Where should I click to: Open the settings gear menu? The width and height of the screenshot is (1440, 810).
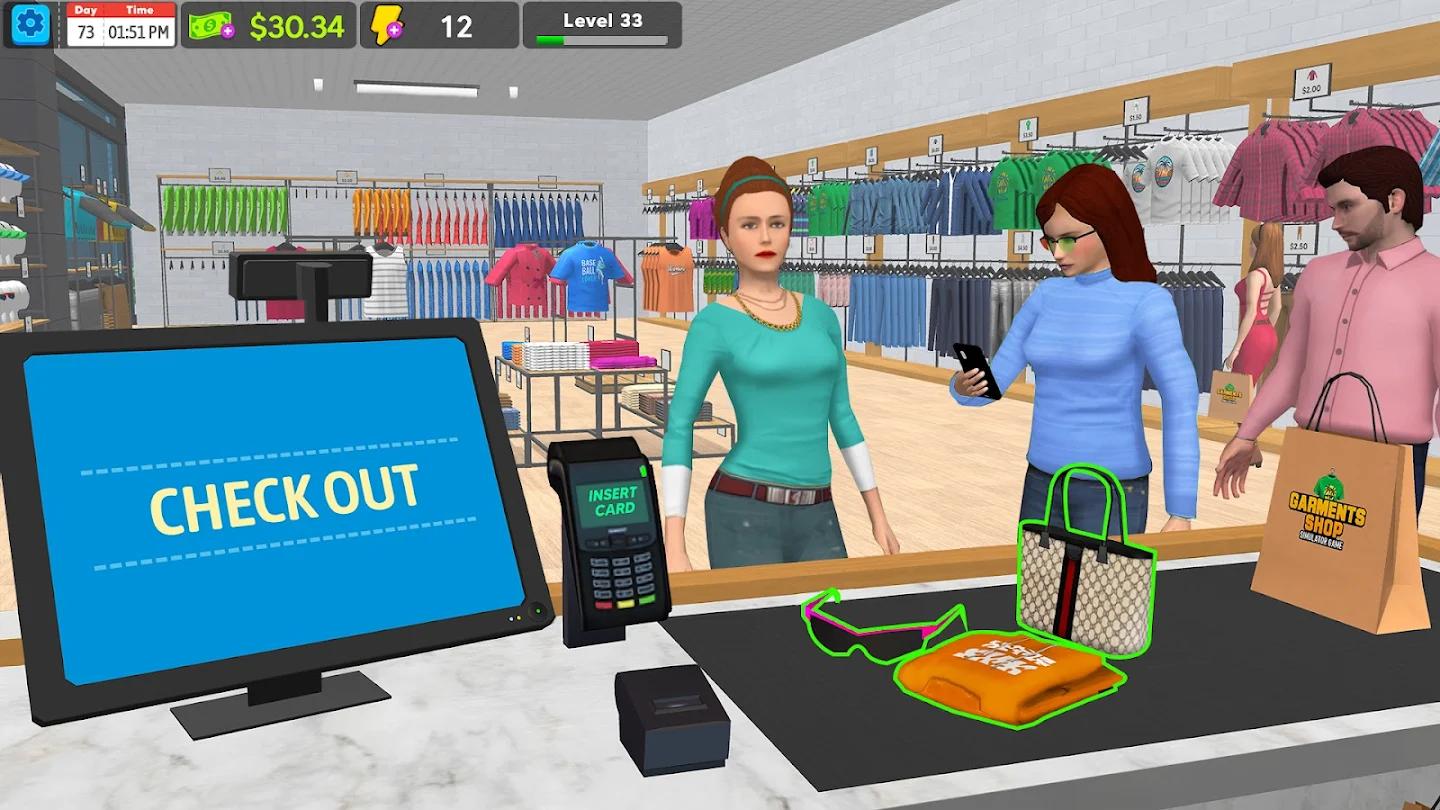pyautogui.click(x=30, y=24)
